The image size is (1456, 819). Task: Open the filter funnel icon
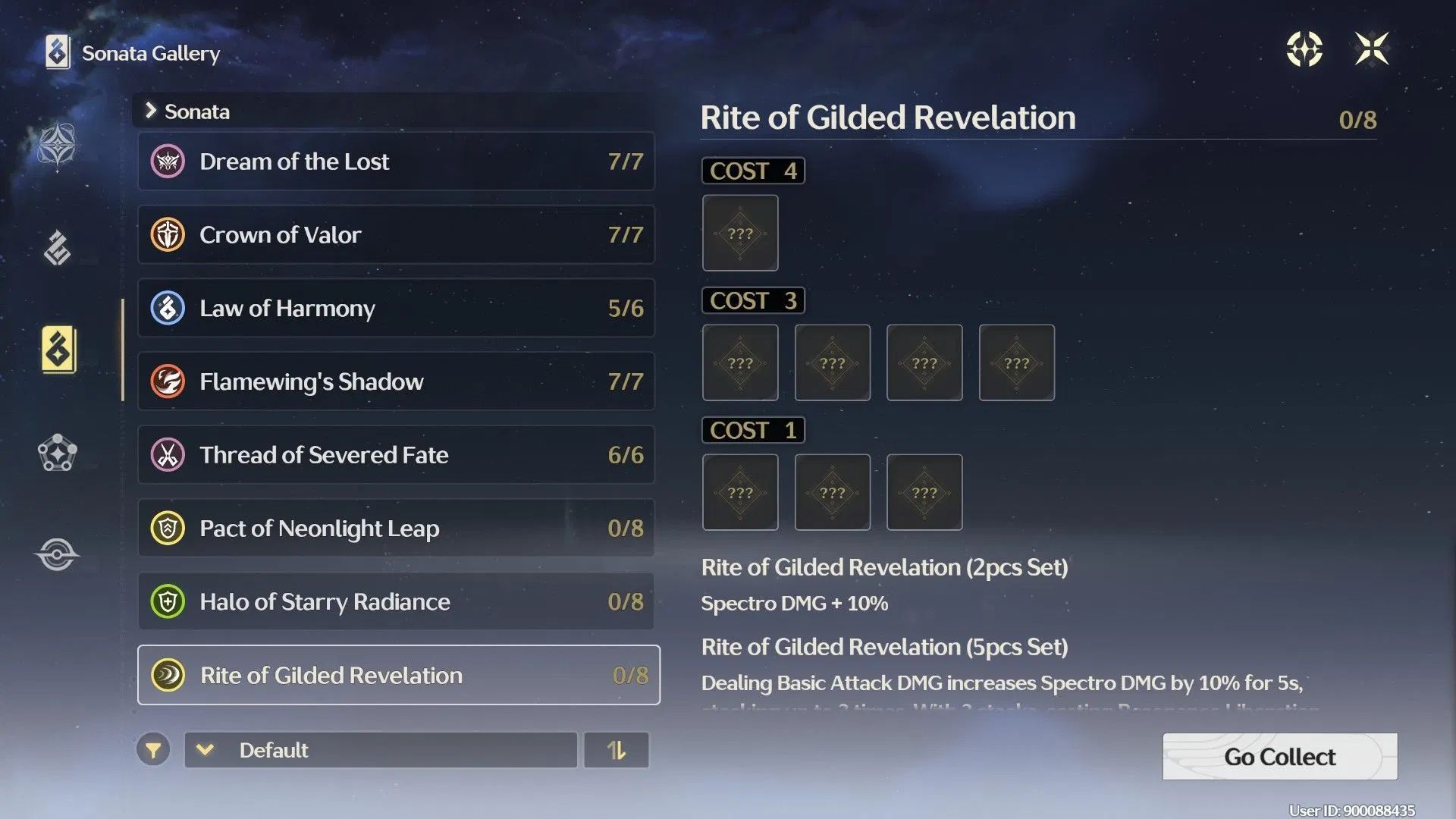click(154, 750)
